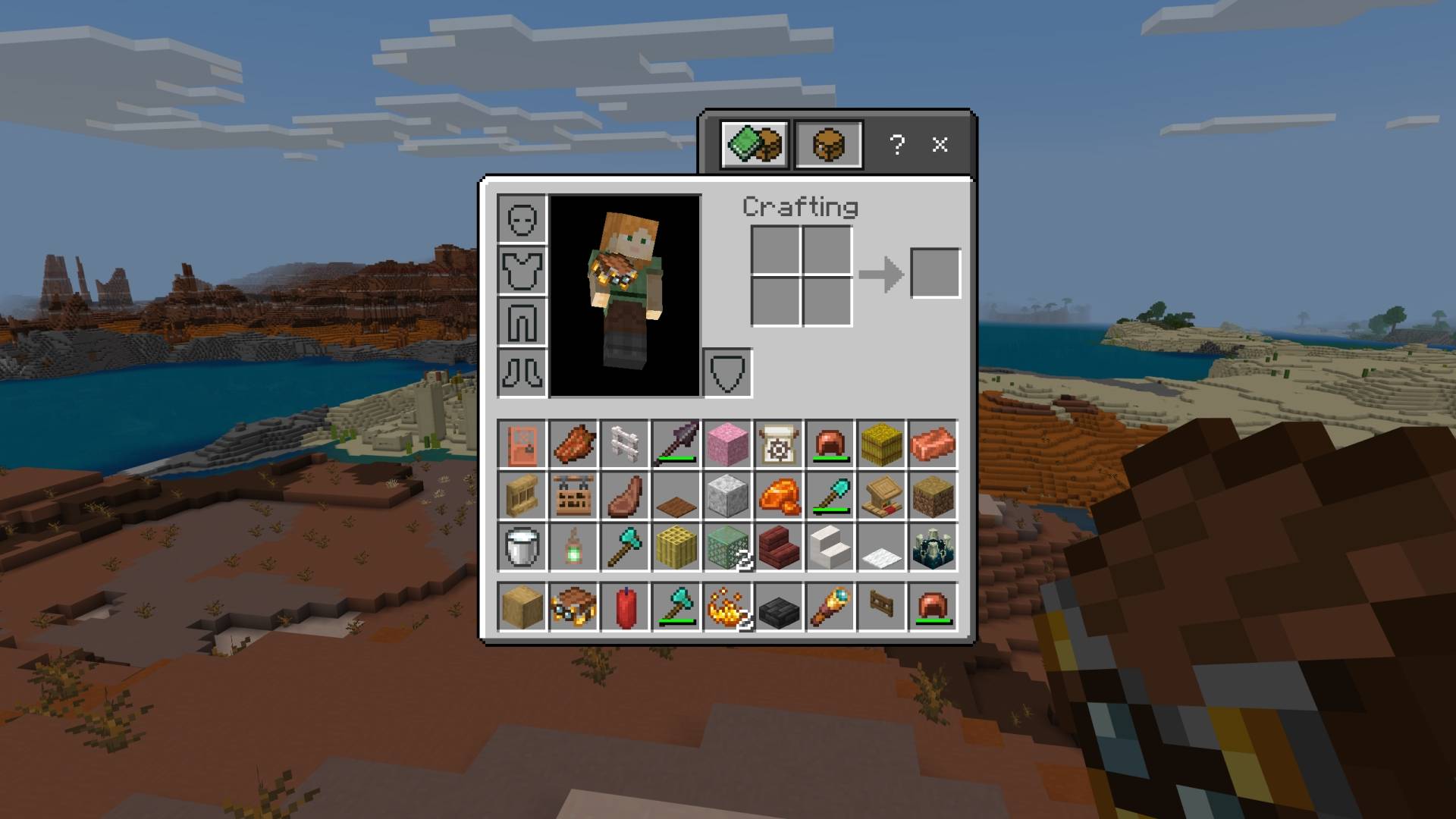Select the enchanted diamond axe in hotbar
Screen dimensions: 1456x819
click(x=676, y=604)
